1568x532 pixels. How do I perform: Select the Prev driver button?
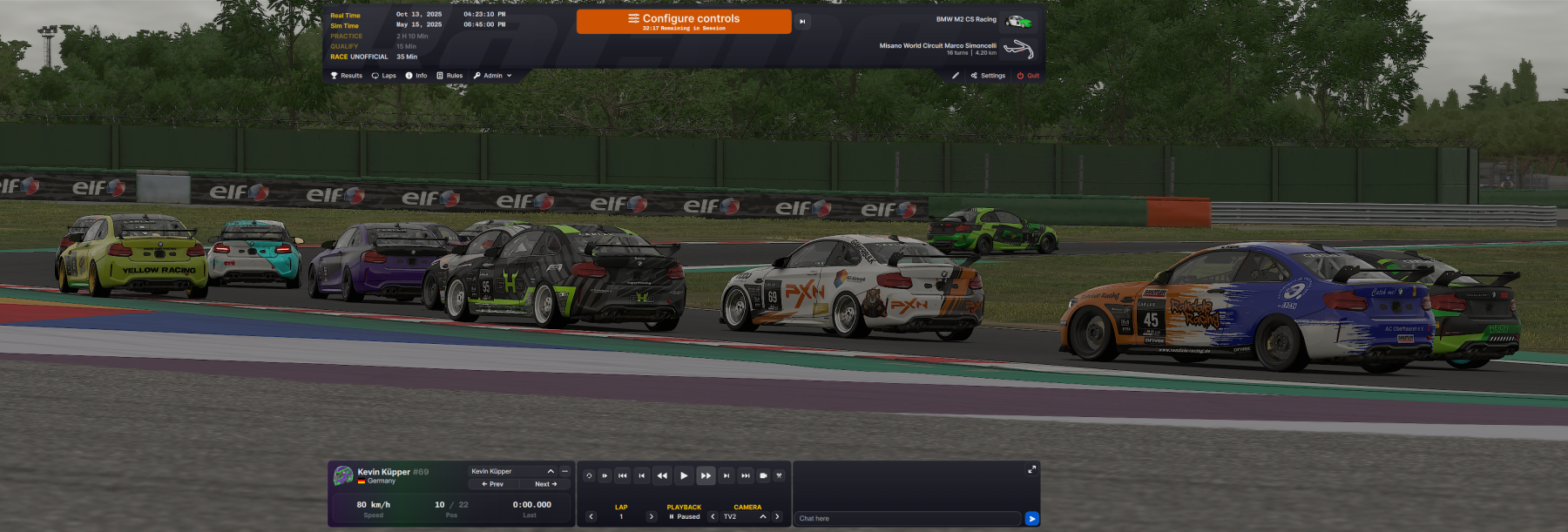493,484
